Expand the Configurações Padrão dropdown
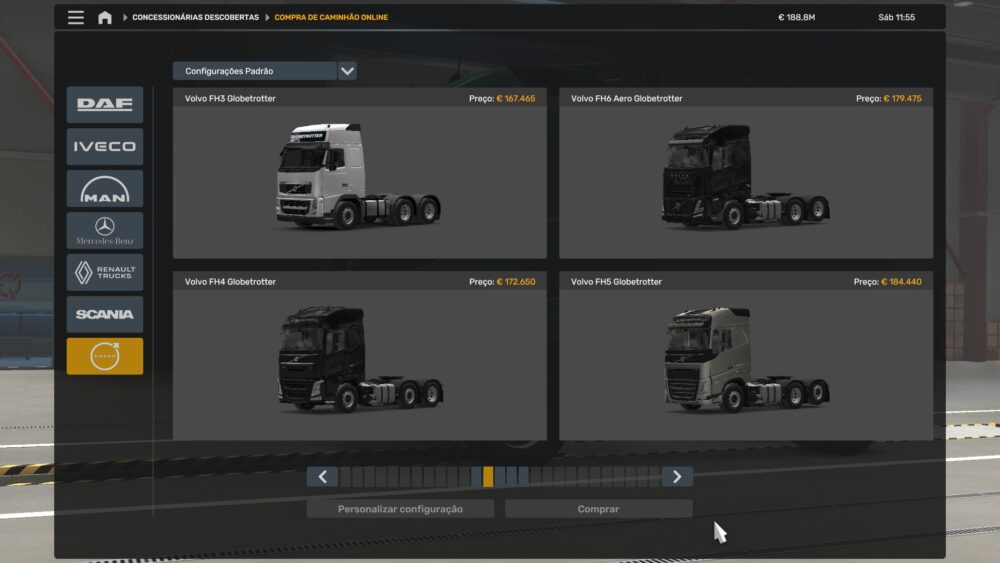1000x563 pixels. pos(347,71)
